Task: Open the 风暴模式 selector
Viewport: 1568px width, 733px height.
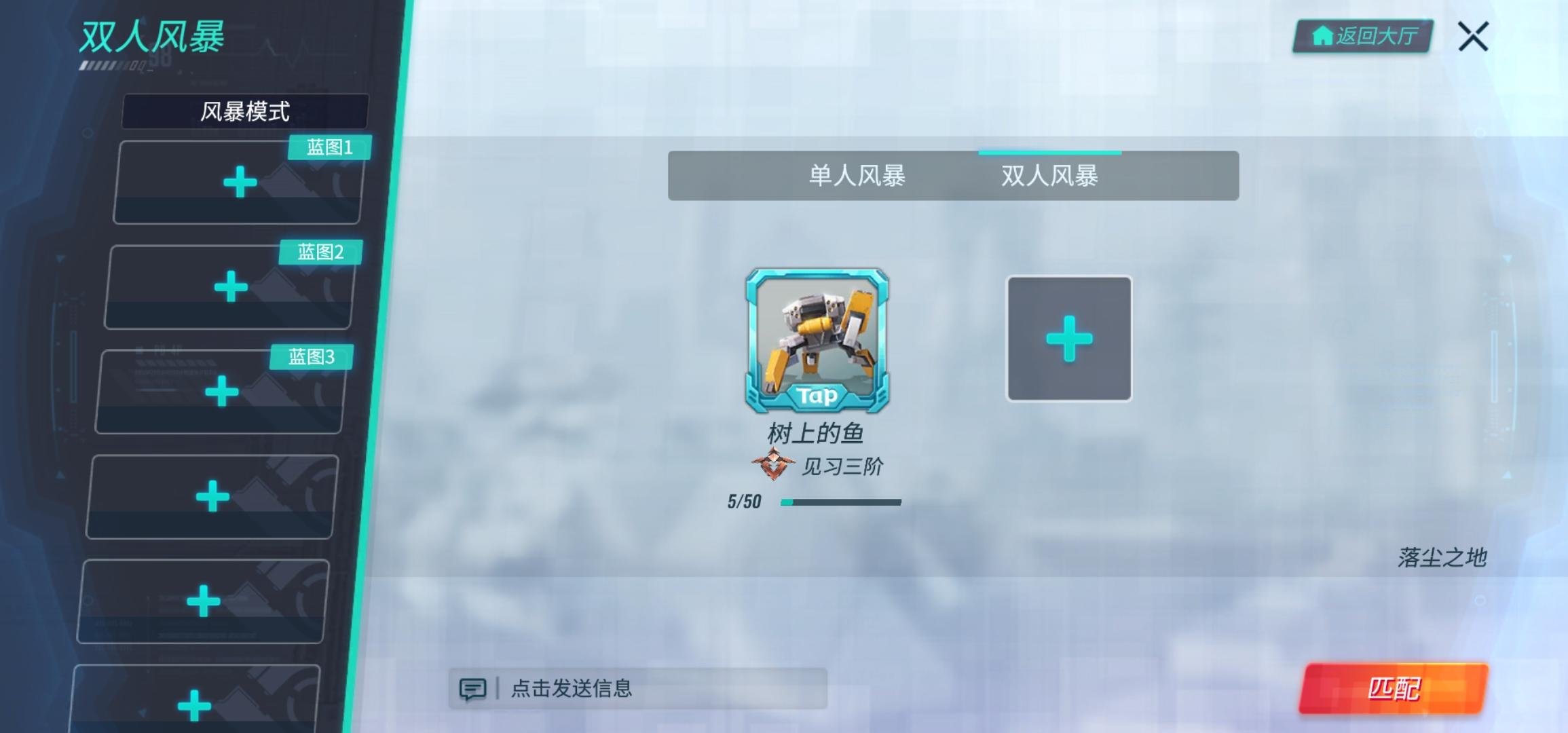Action: (246, 111)
